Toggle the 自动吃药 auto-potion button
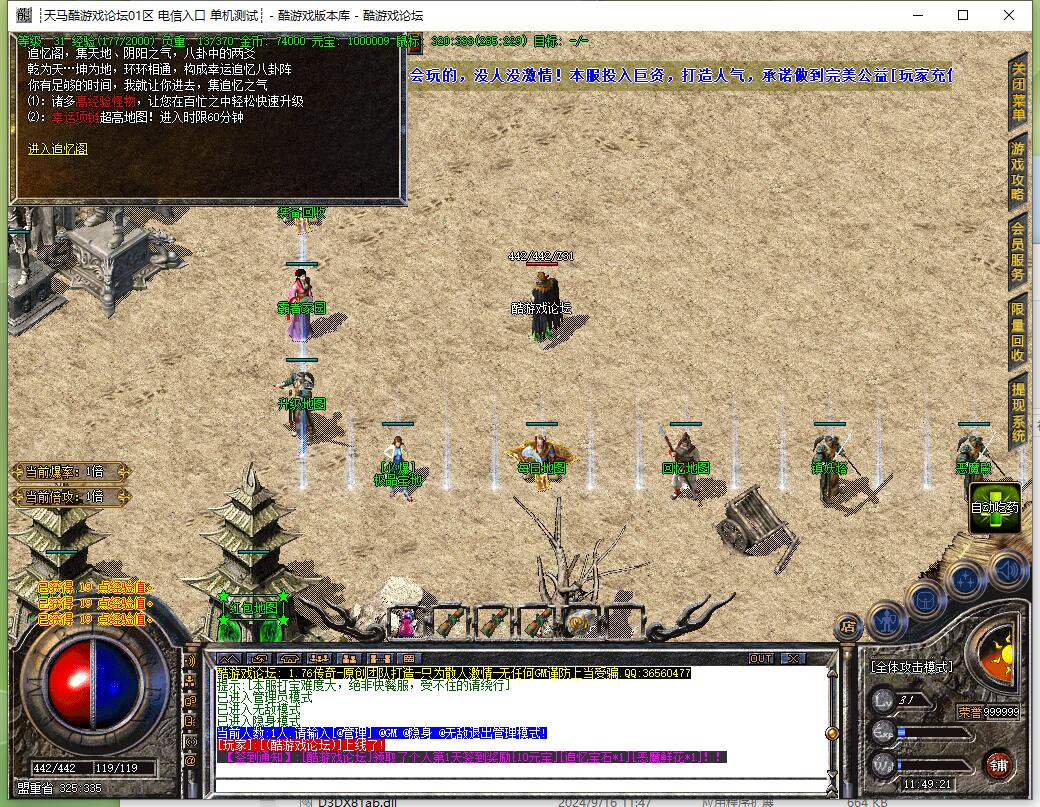Viewport: 1040px width, 807px height. click(995, 507)
